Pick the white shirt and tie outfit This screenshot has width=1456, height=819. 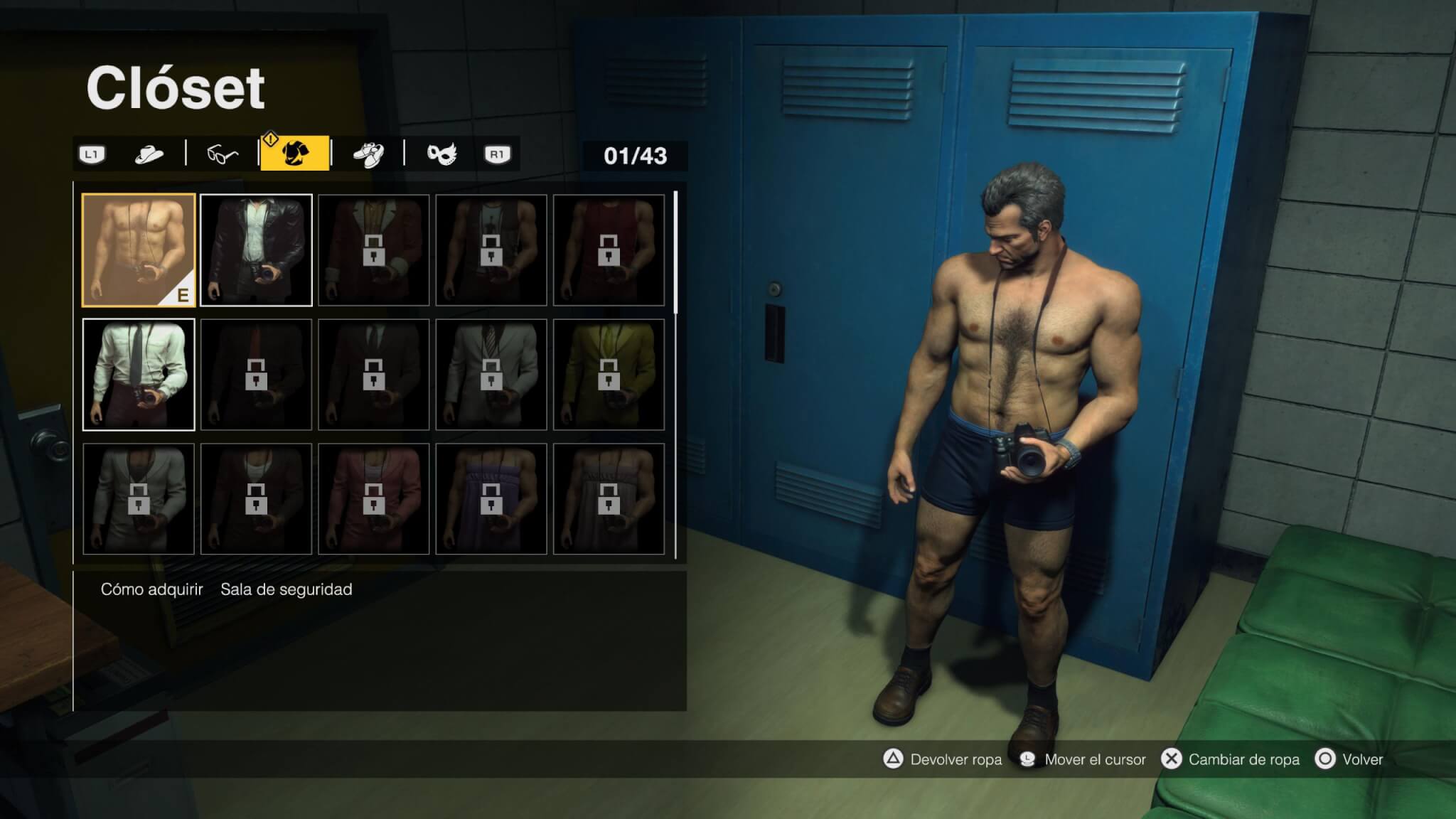(139, 375)
